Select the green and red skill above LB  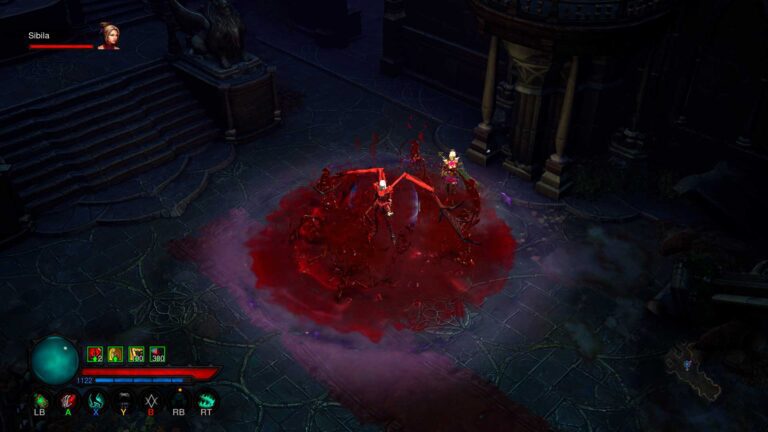pos(41,400)
